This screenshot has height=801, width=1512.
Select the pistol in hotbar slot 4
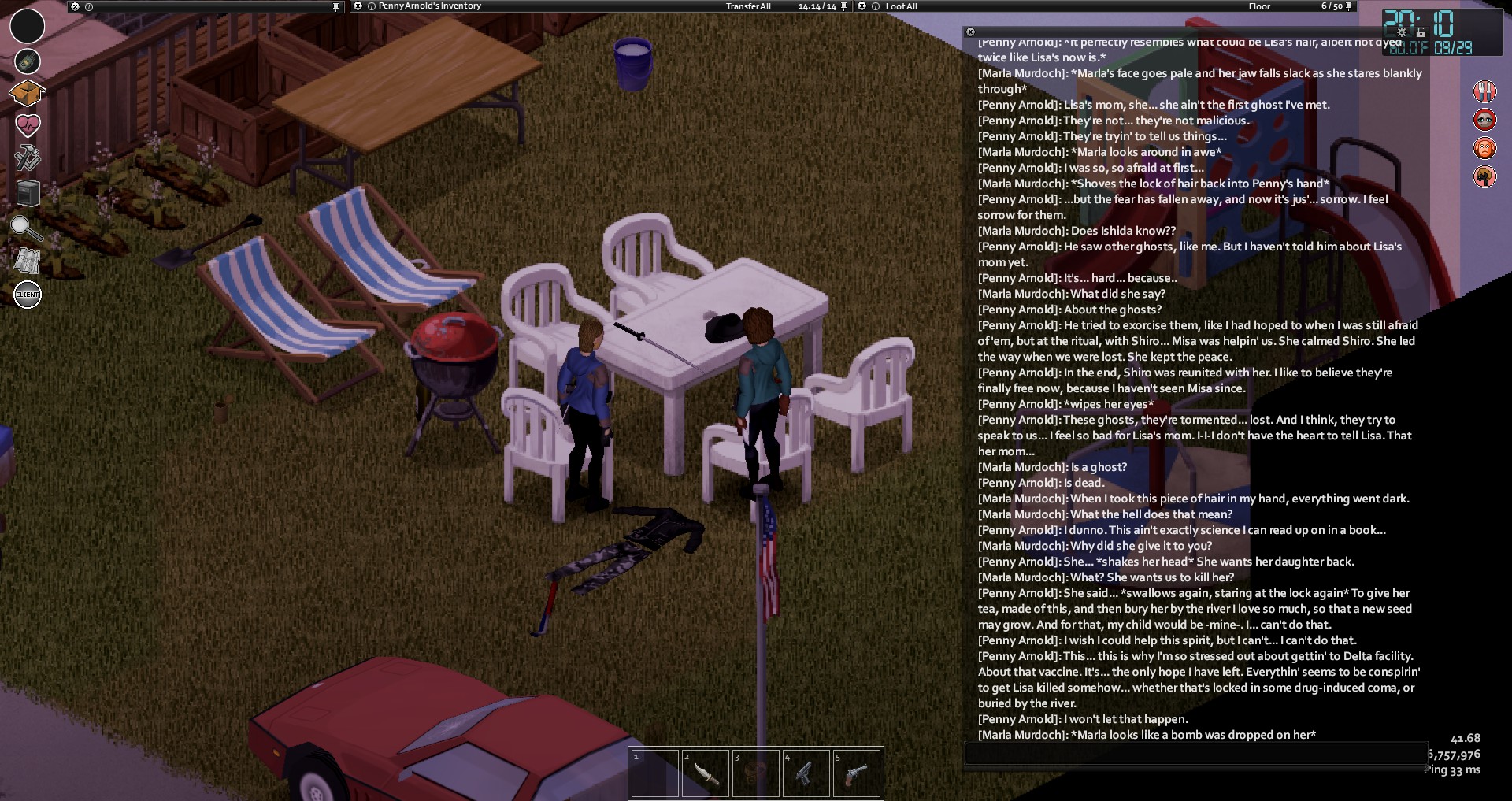806,773
